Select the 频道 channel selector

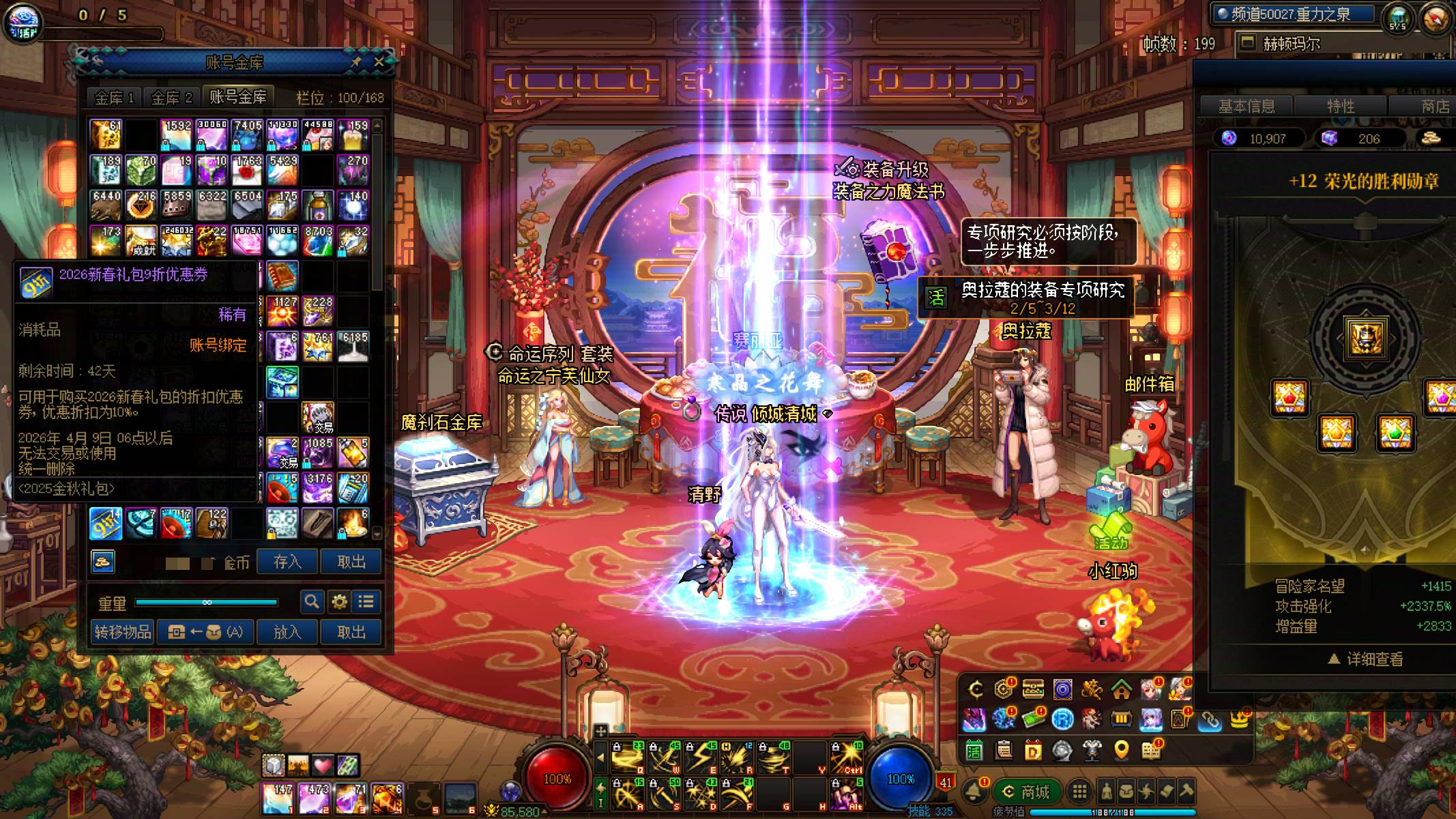(1292, 14)
